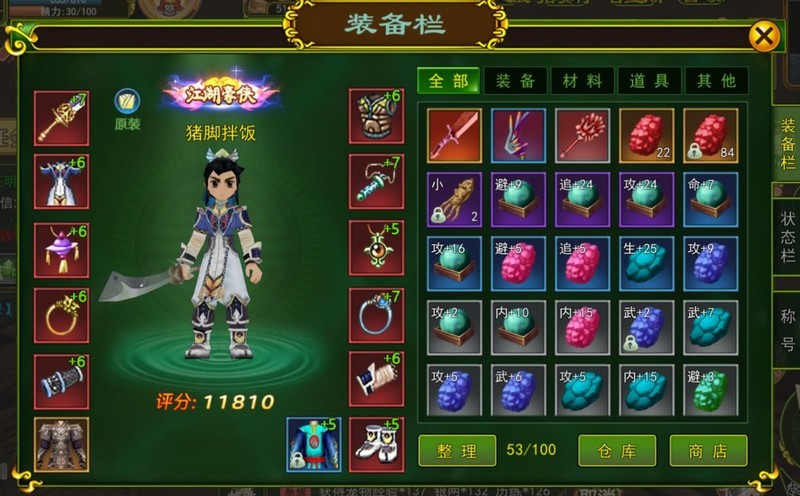Show the 其他 tab
The image size is (800, 496).
[714, 81]
